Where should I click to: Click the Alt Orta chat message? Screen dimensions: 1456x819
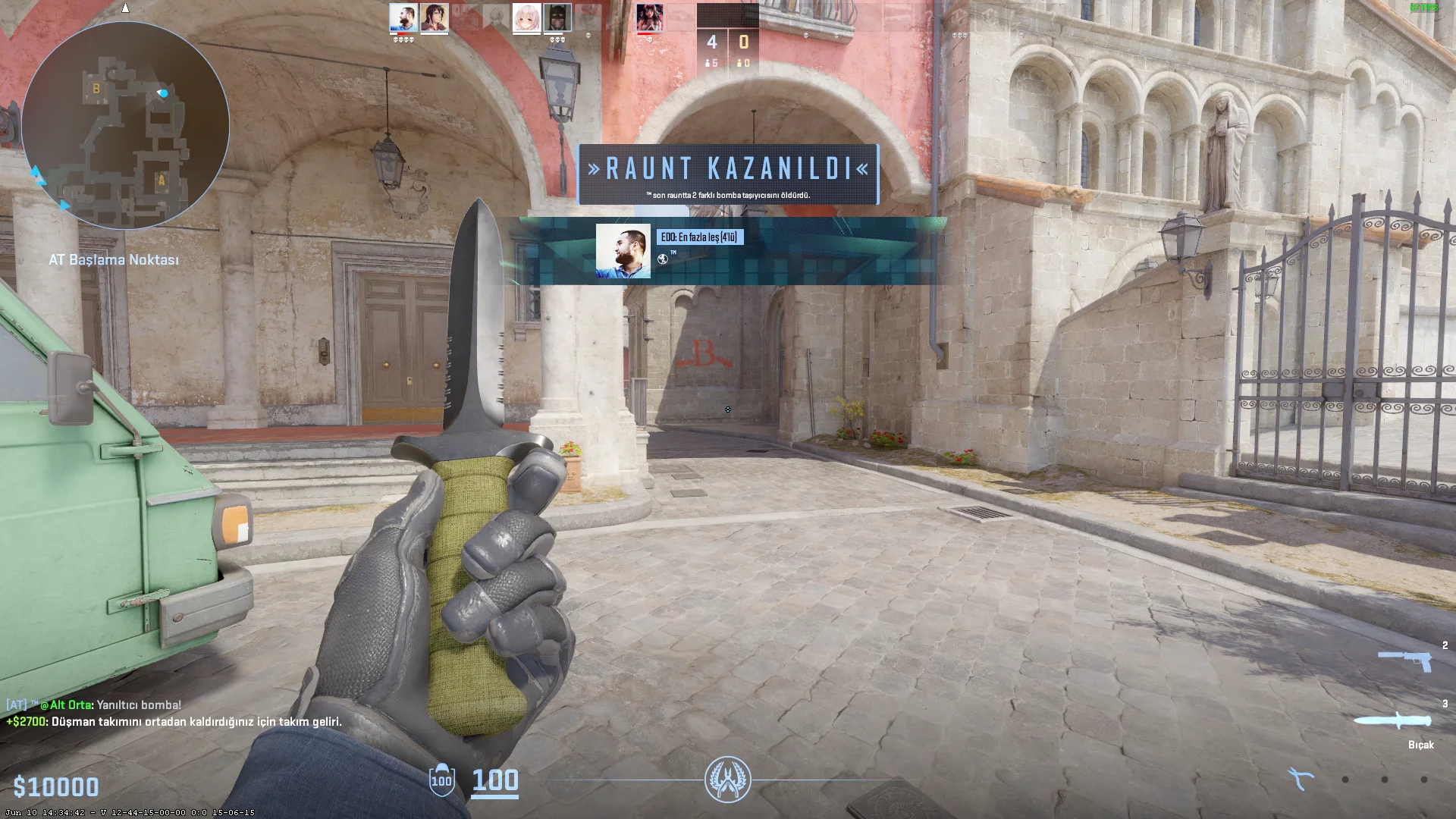[94, 704]
